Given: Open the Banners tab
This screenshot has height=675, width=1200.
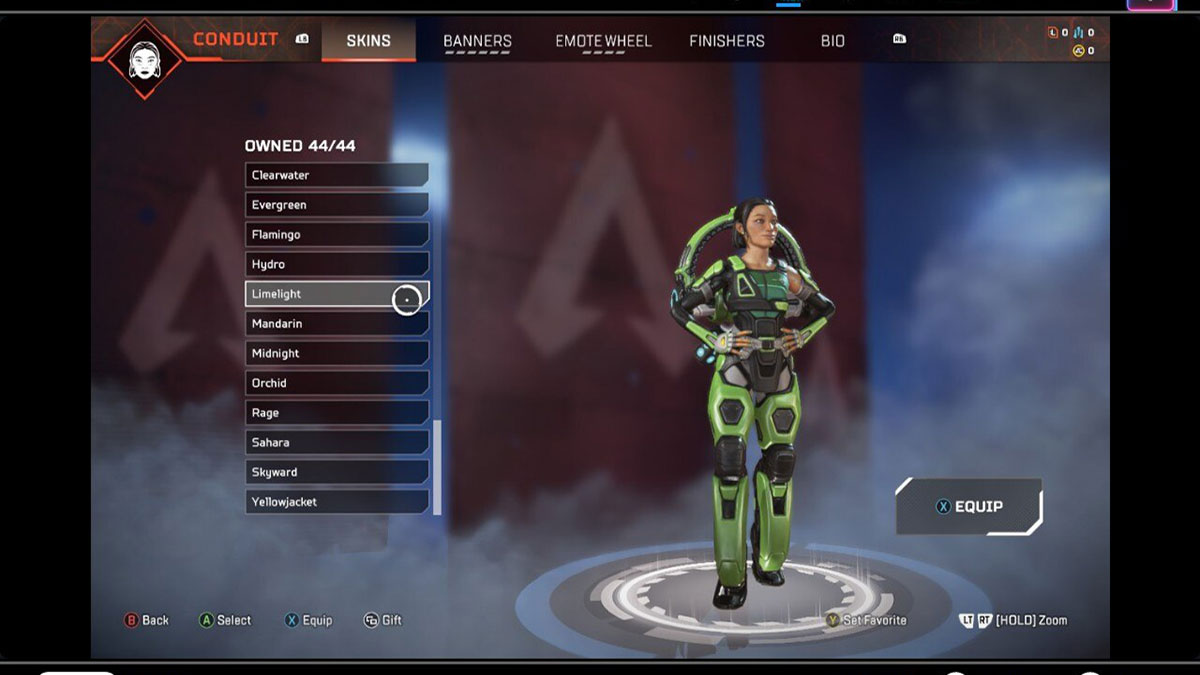Looking at the screenshot, I should tap(477, 41).
